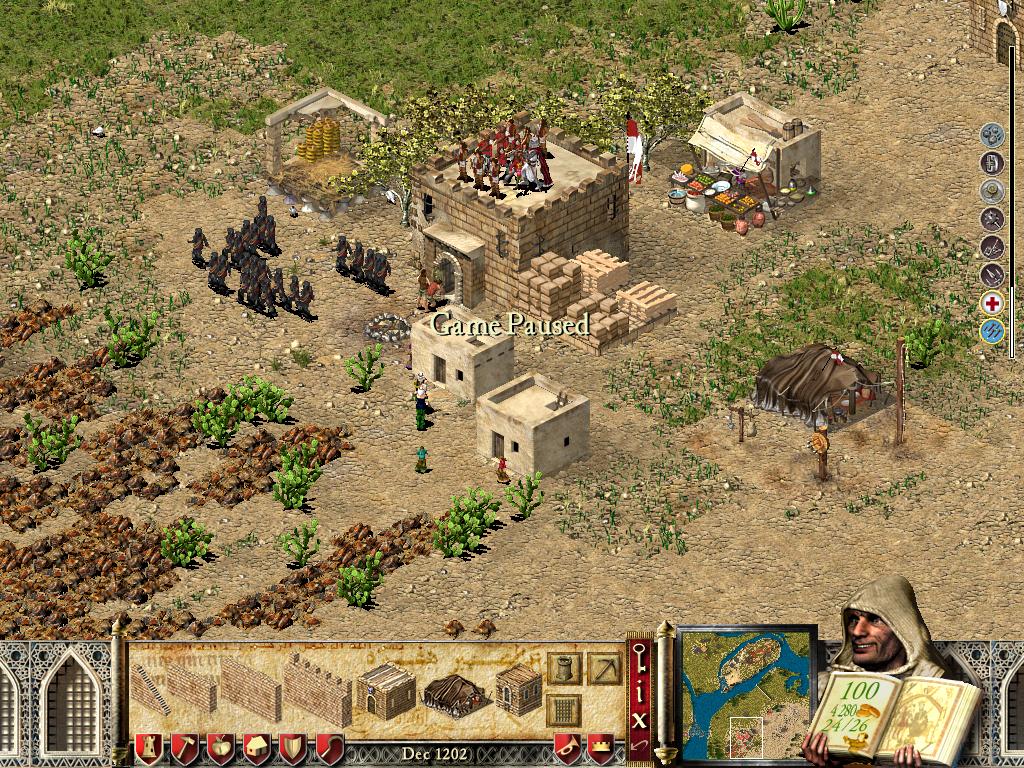The image size is (1024, 768).
Task: Choose the crenellated wall piece
Action: coord(318,690)
